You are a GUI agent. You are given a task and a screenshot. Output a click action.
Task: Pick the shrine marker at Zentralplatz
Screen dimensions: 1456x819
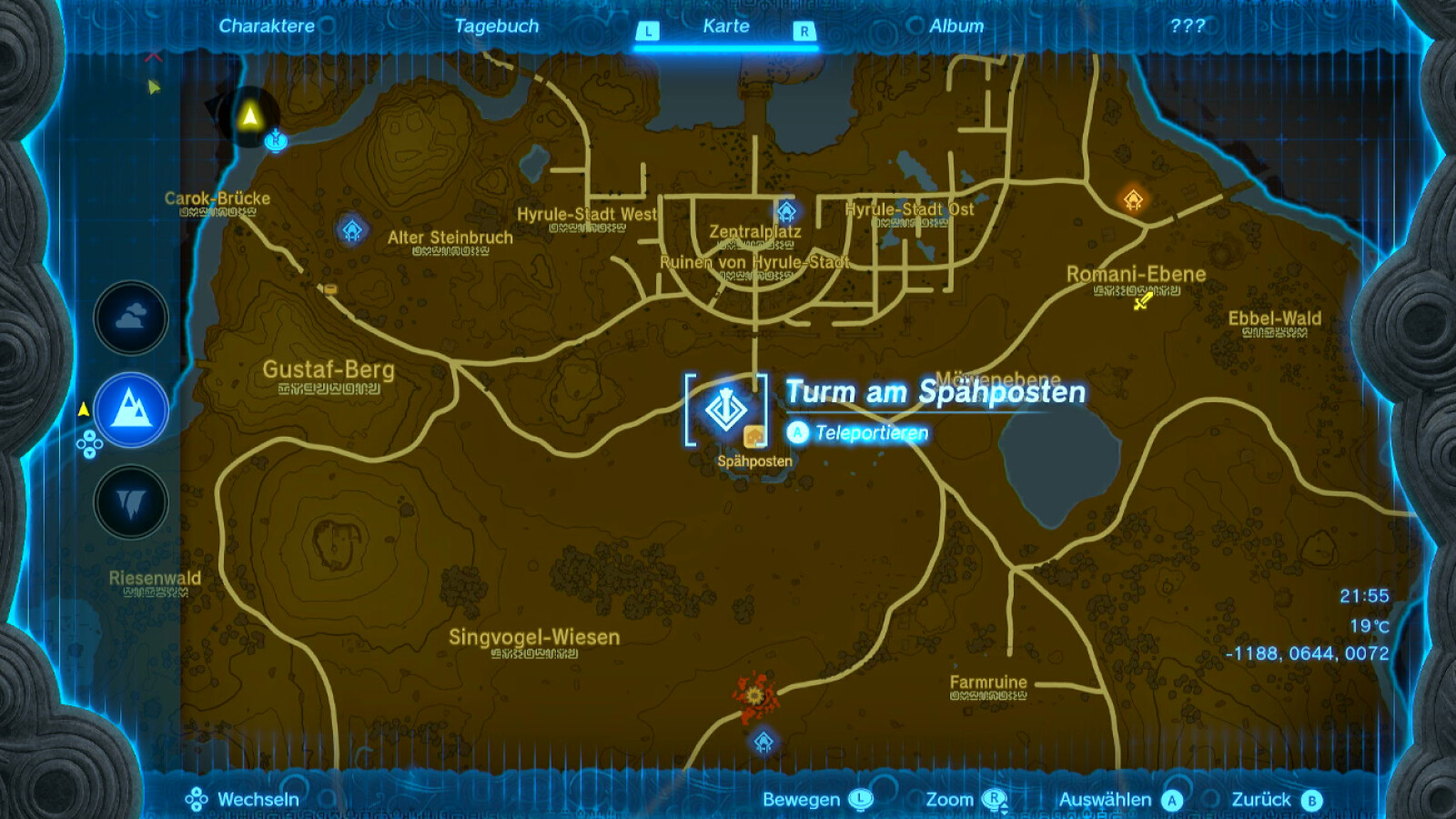(786, 212)
